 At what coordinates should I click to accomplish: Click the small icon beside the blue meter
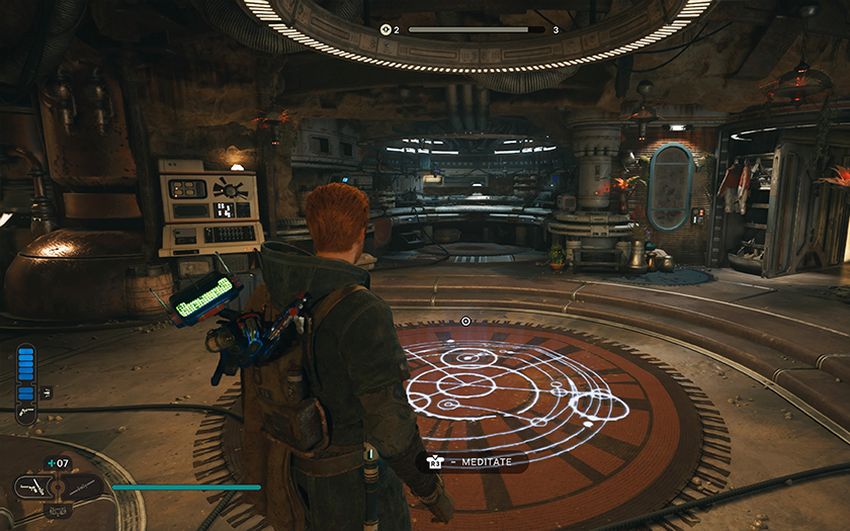coord(46,393)
